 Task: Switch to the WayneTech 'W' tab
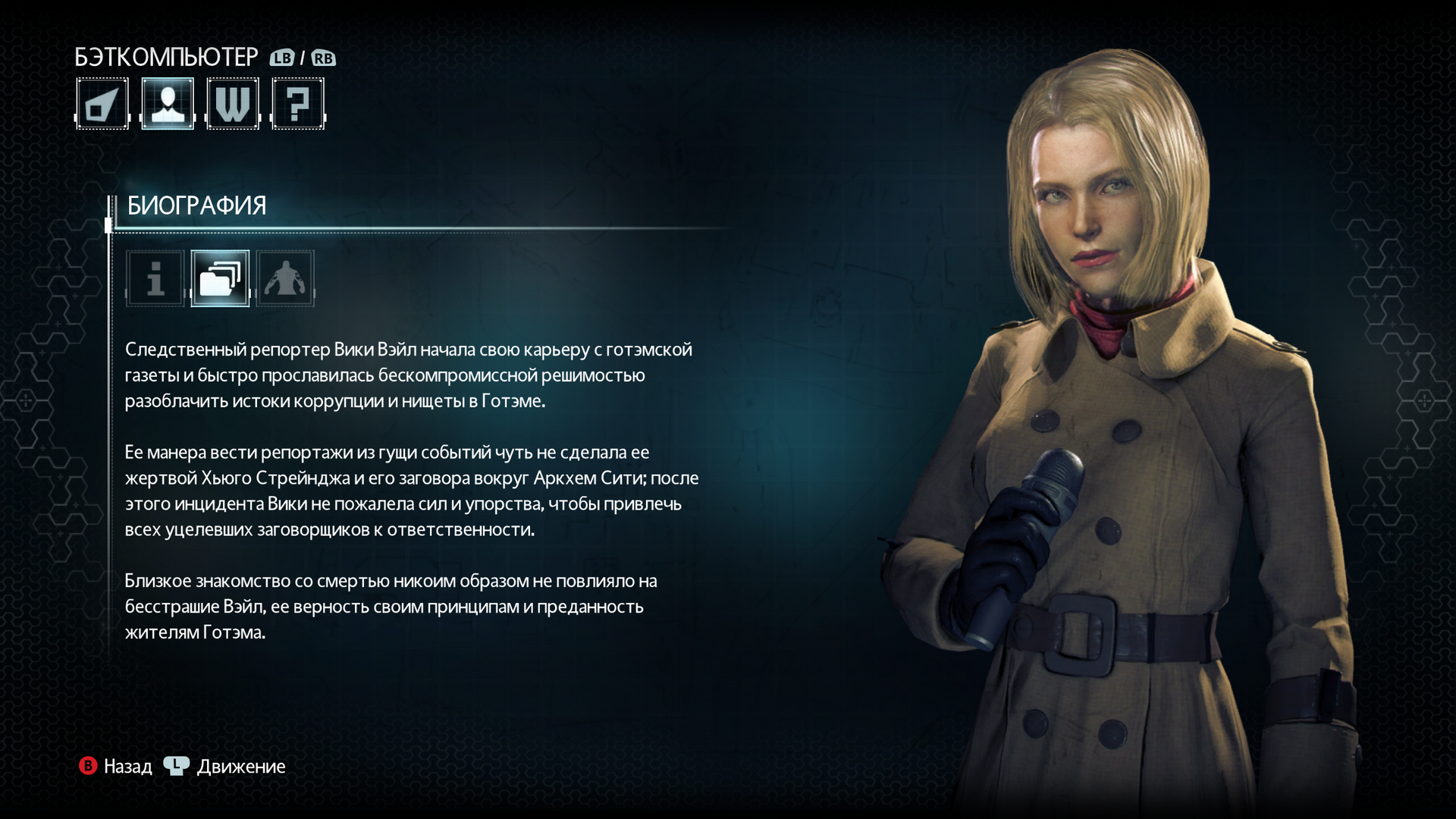pos(233,104)
